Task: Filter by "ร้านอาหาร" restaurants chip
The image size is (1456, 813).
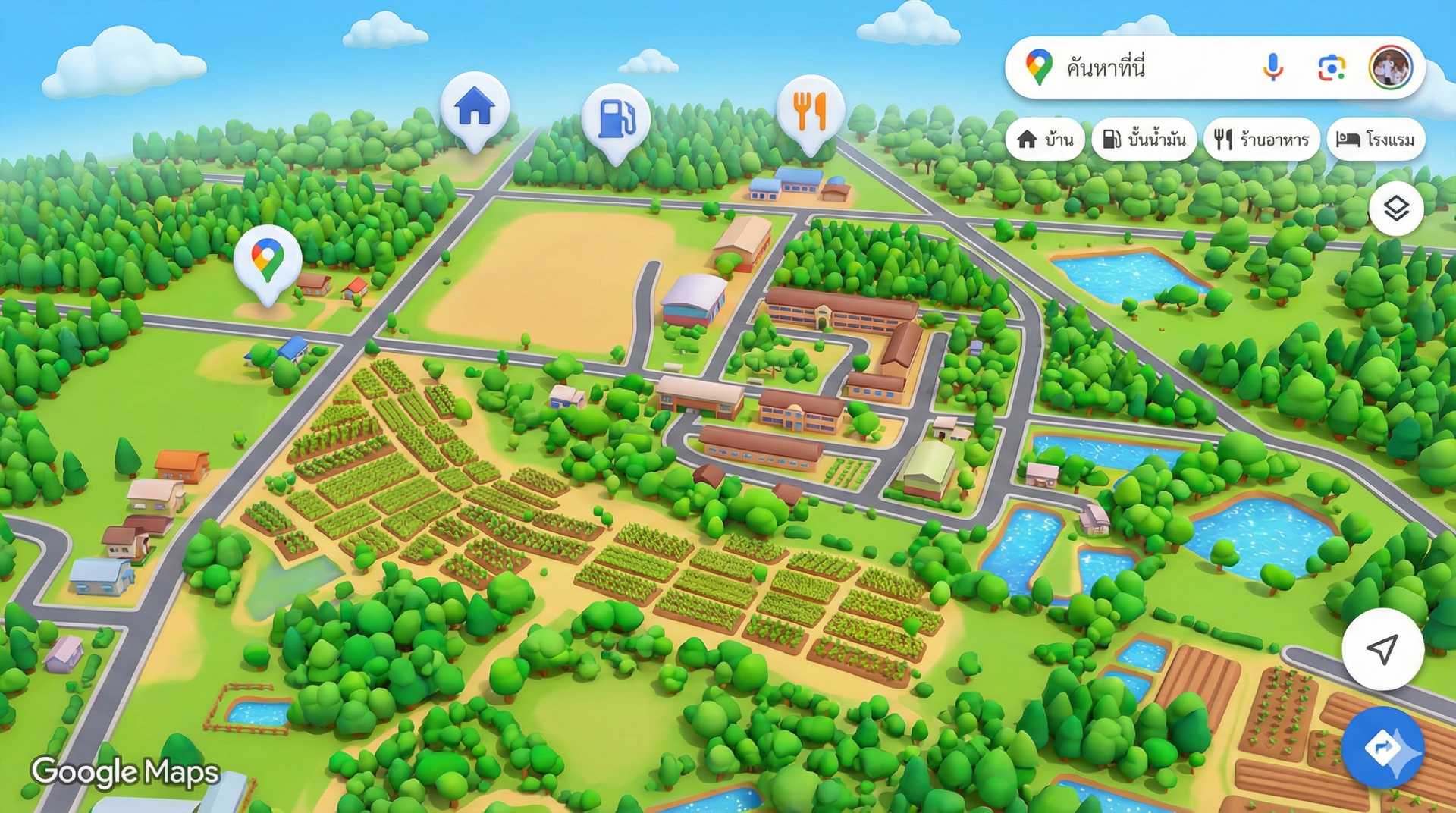Action: click(1261, 140)
